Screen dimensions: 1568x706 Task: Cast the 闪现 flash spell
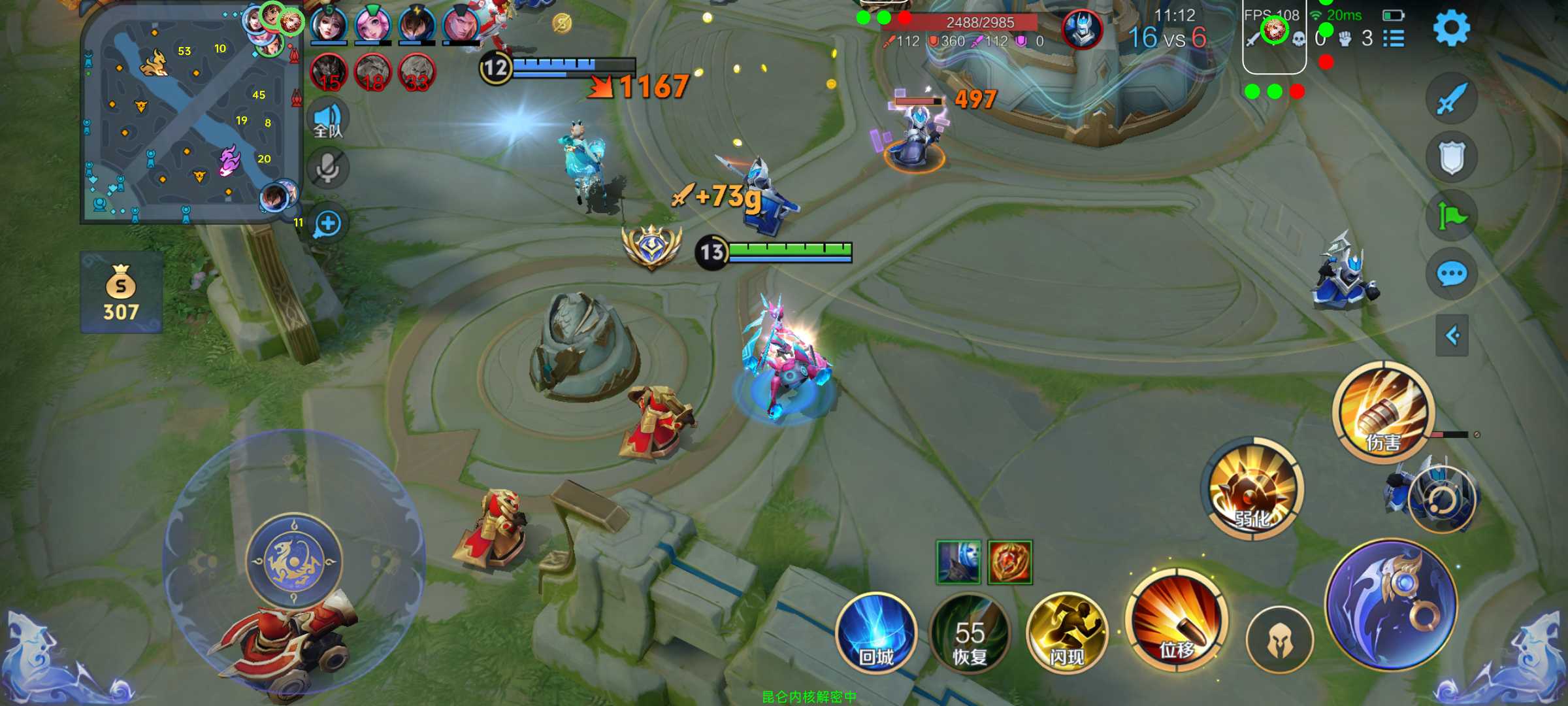click(x=1067, y=633)
